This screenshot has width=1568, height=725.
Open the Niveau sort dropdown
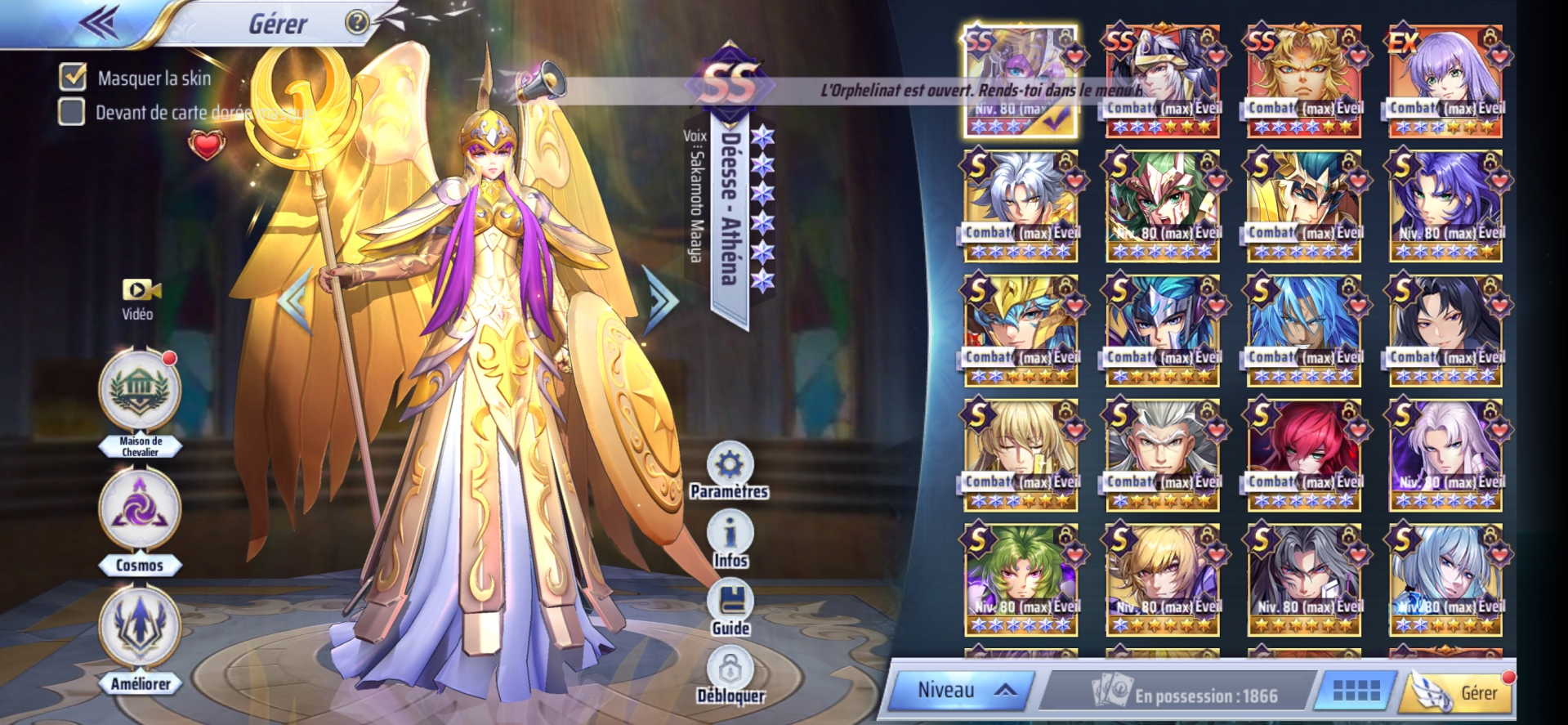click(961, 691)
